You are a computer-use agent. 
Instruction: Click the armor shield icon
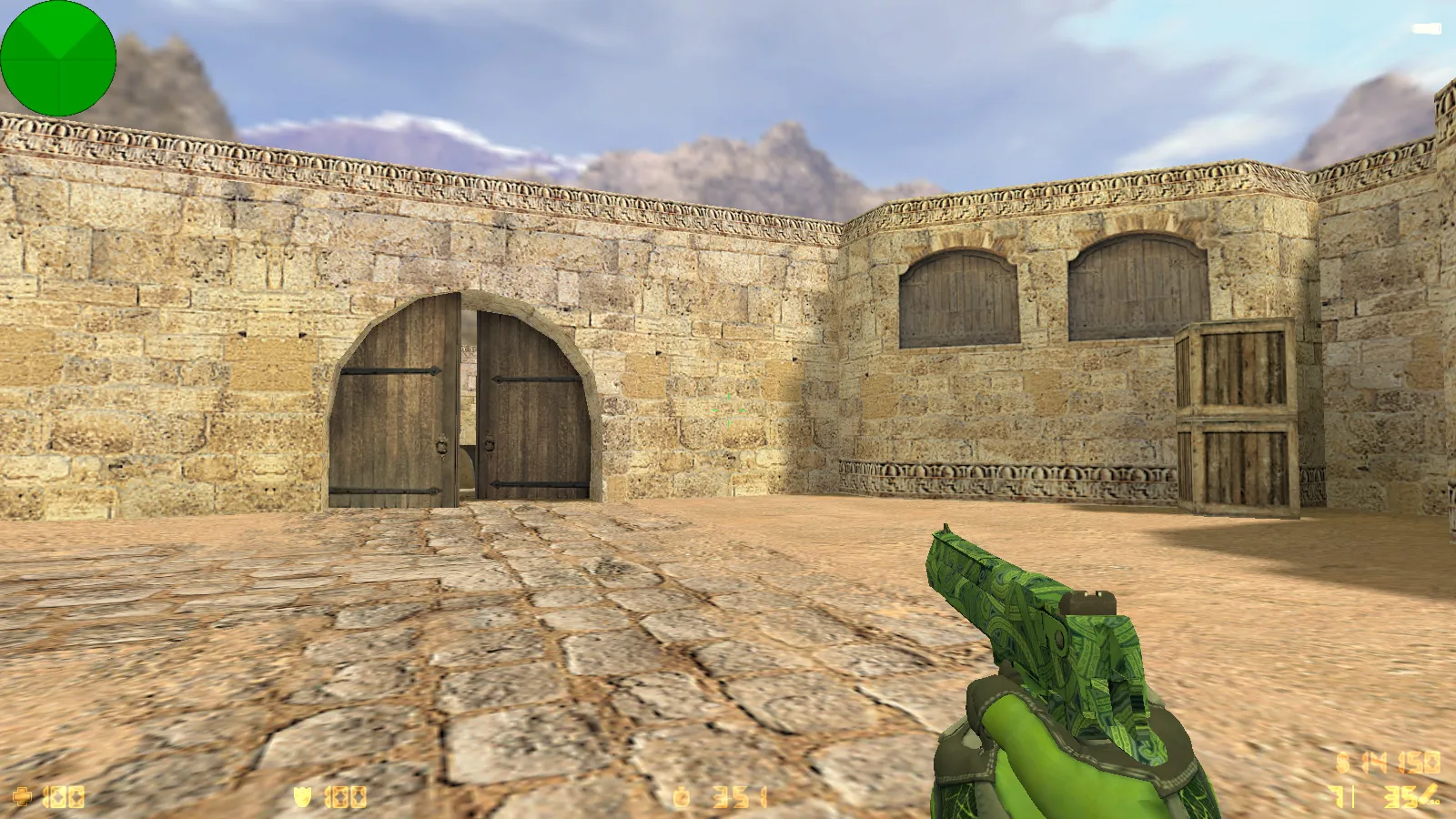(x=303, y=796)
